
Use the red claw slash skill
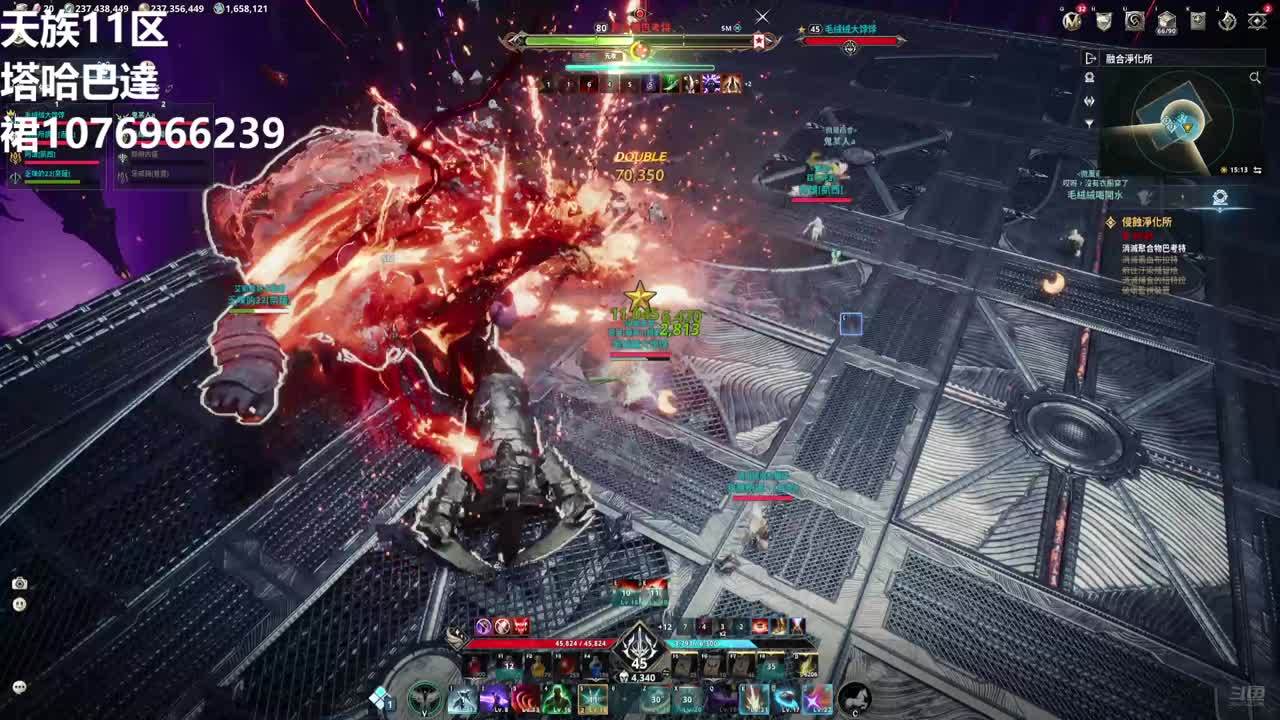[526, 698]
